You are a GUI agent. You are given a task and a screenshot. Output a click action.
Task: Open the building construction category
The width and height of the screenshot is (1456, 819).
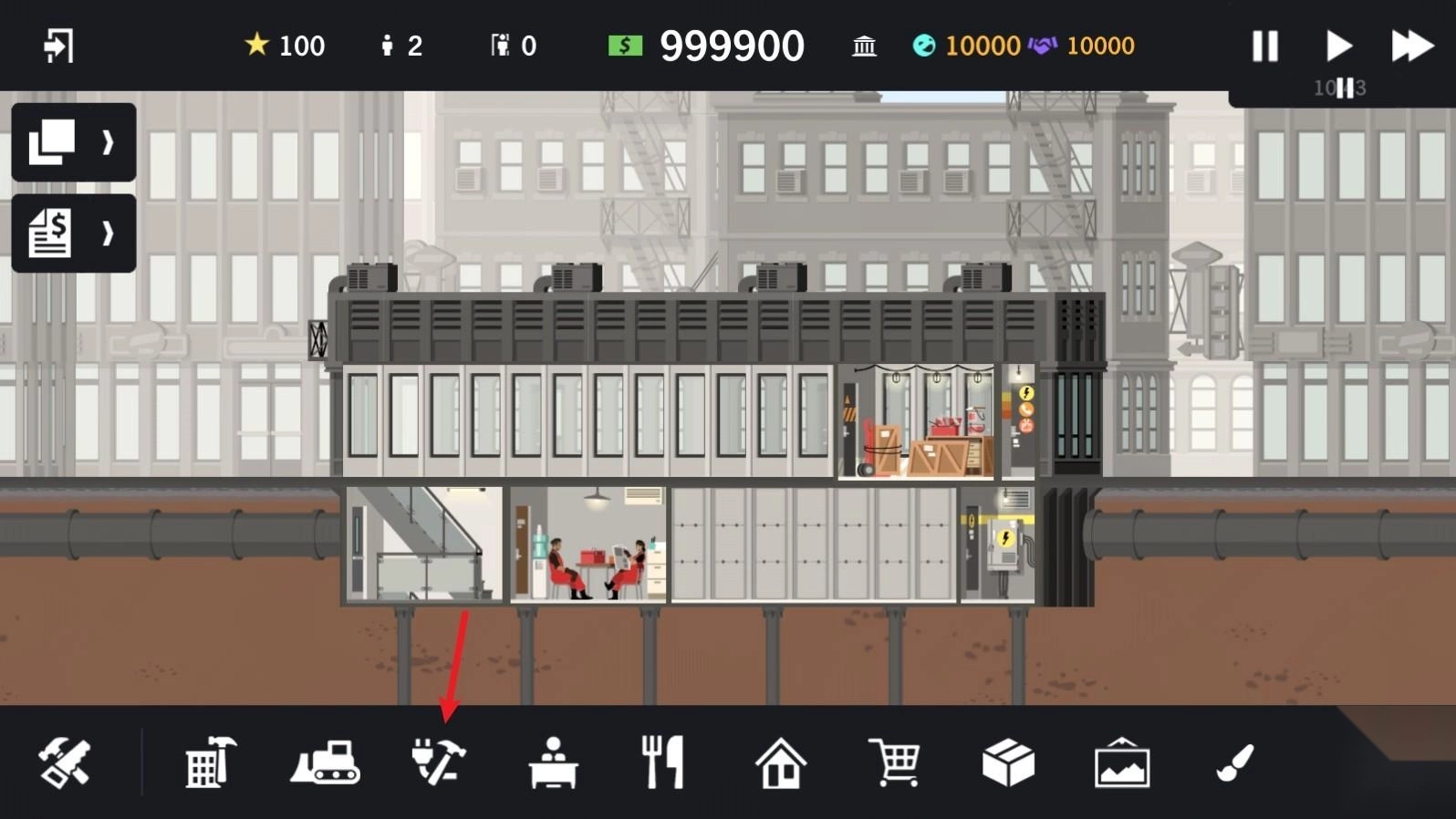[211, 762]
